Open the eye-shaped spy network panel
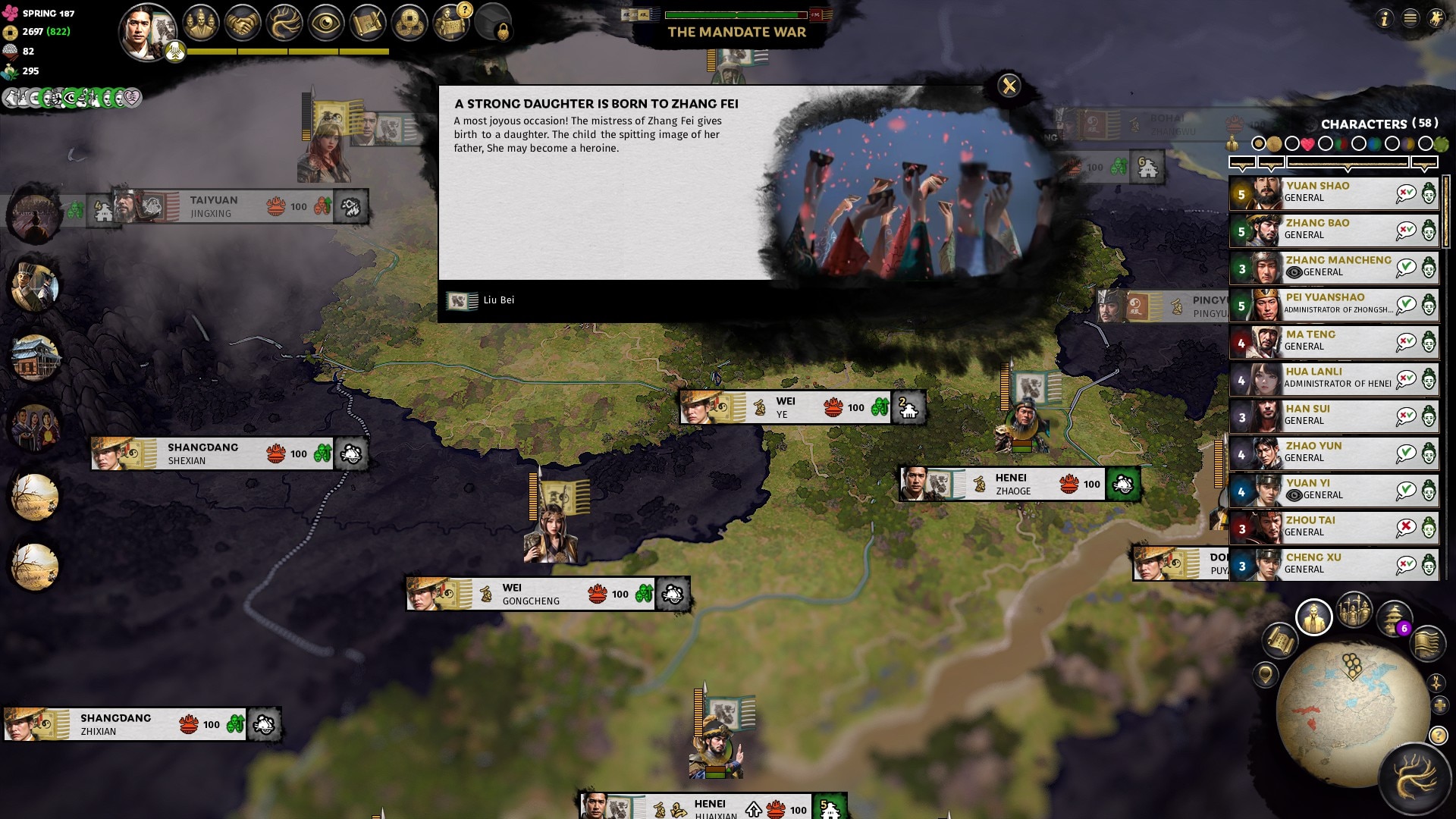The image size is (1456, 819). (326, 23)
